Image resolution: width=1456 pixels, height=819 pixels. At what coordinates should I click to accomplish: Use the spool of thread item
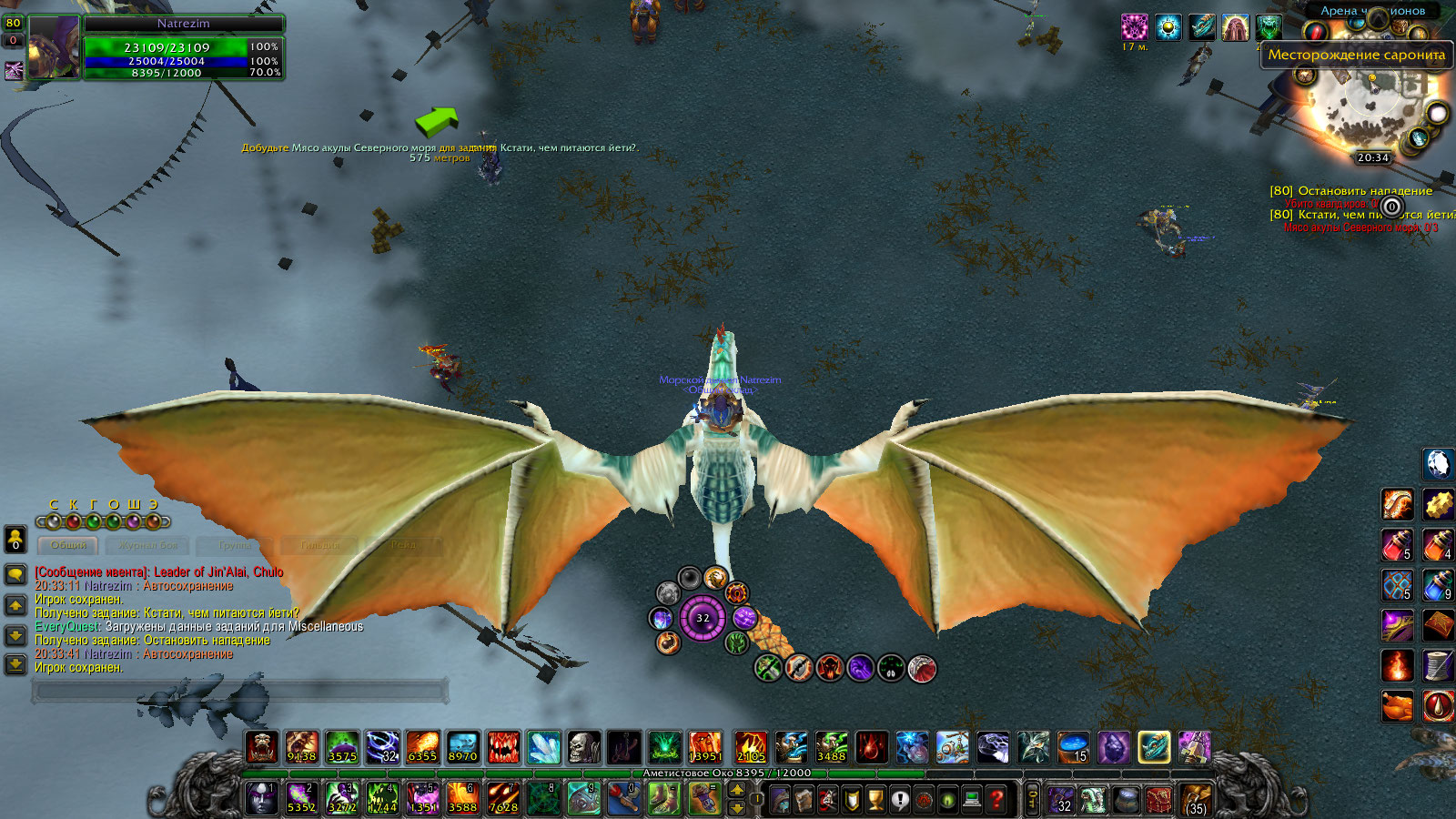1438,665
